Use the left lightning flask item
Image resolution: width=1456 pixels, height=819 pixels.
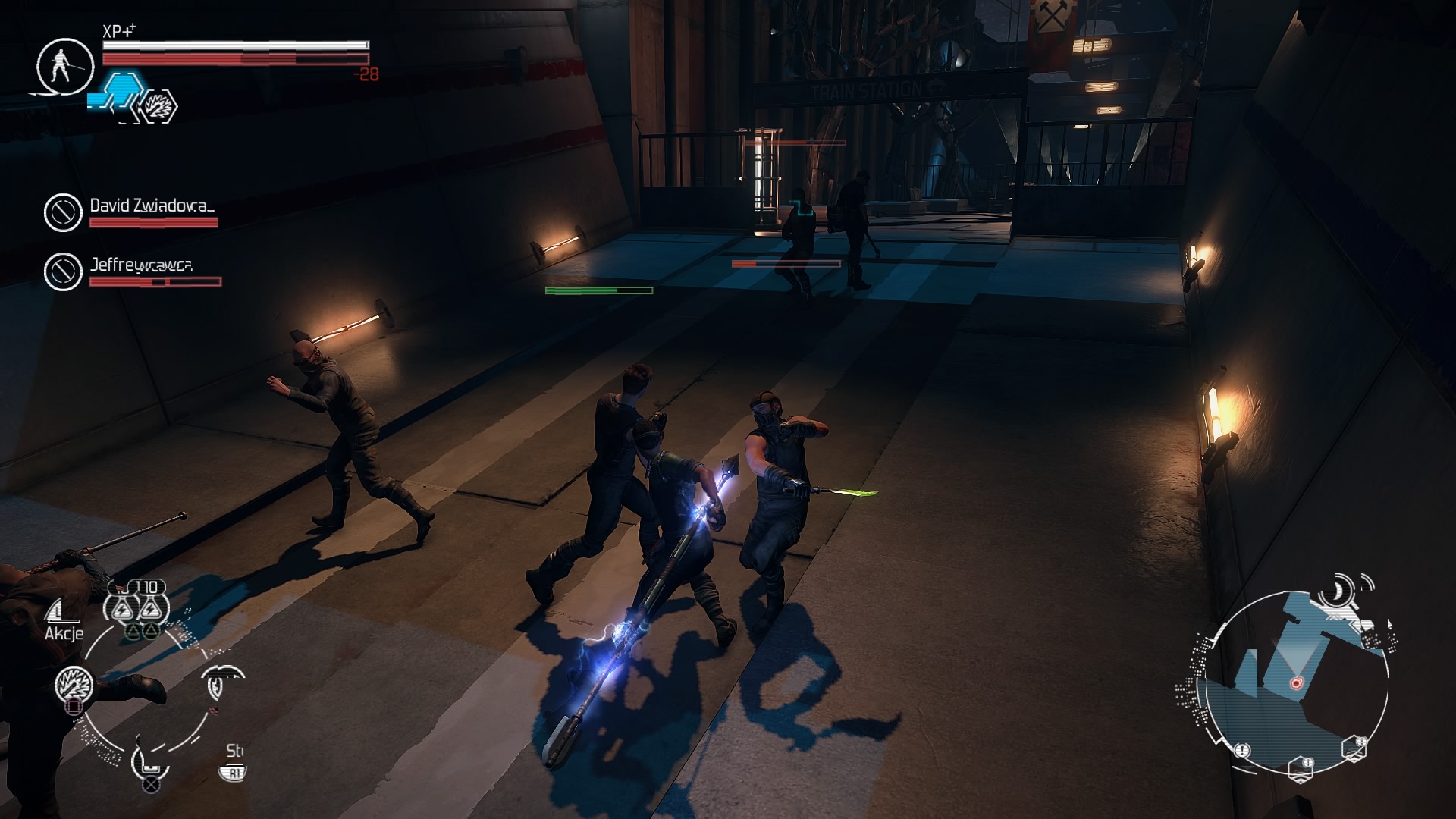click(x=123, y=607)
